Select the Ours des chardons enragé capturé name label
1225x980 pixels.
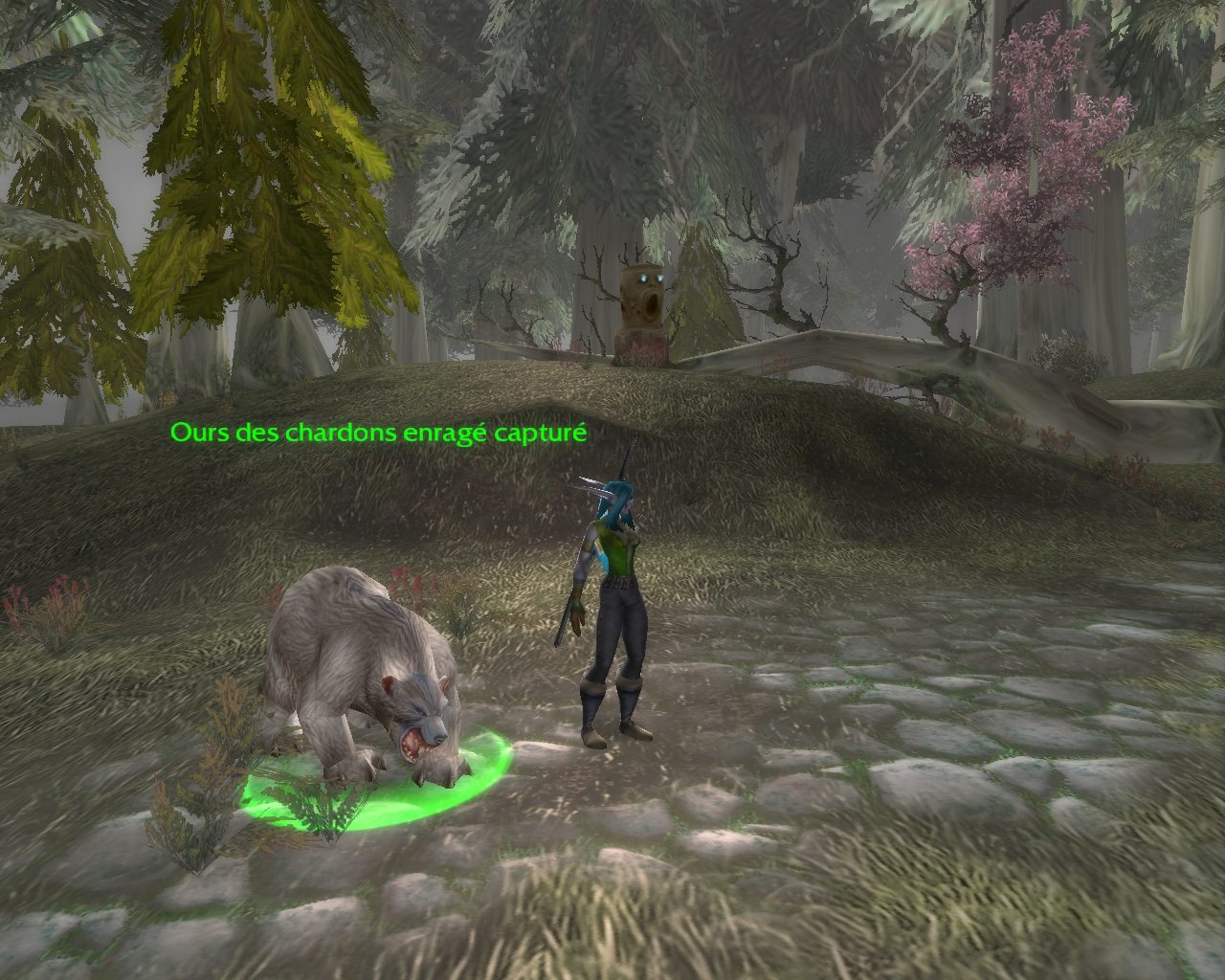coord(378,434)
